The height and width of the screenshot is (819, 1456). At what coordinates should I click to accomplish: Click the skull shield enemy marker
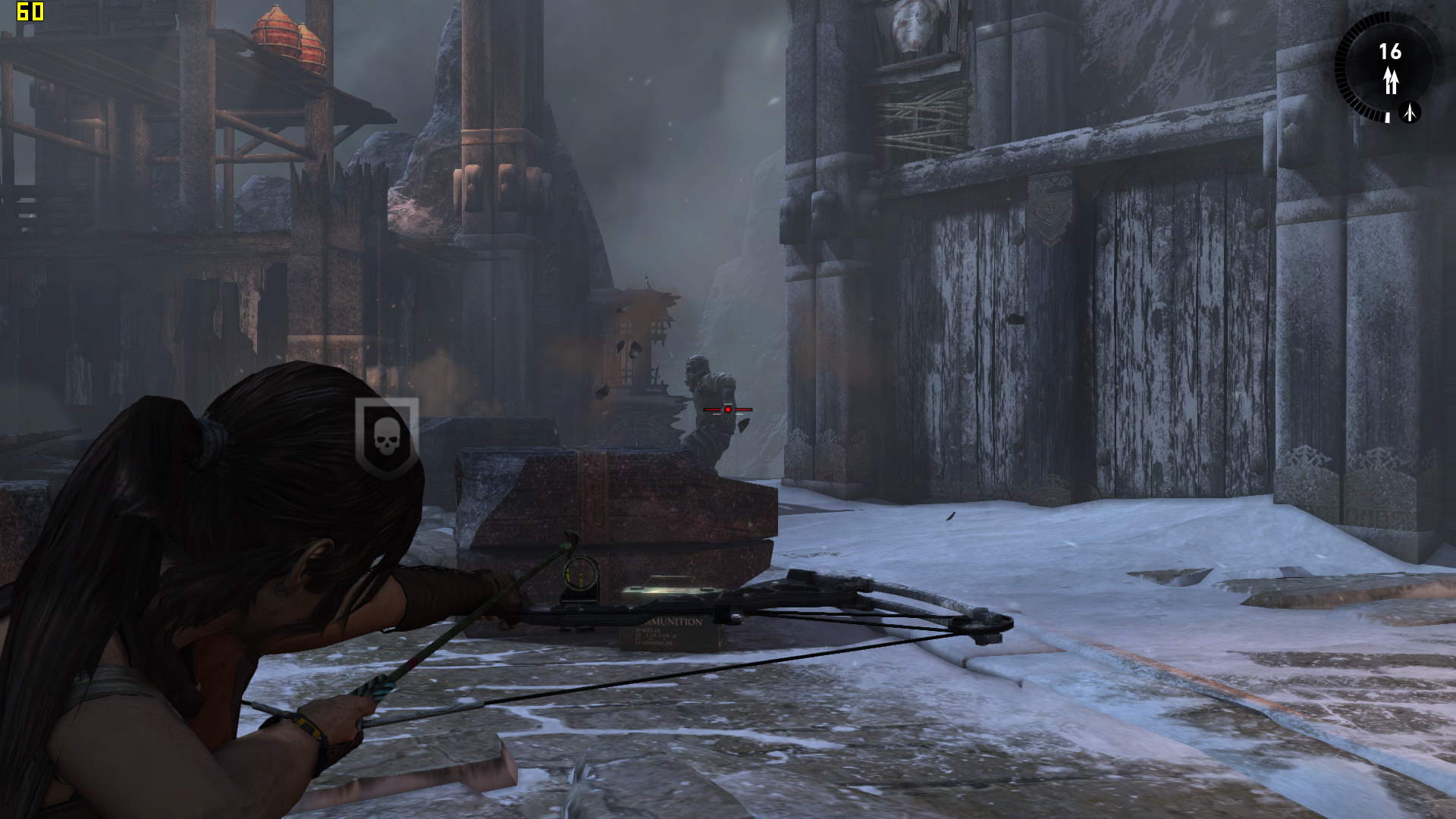tap(387, 438)
